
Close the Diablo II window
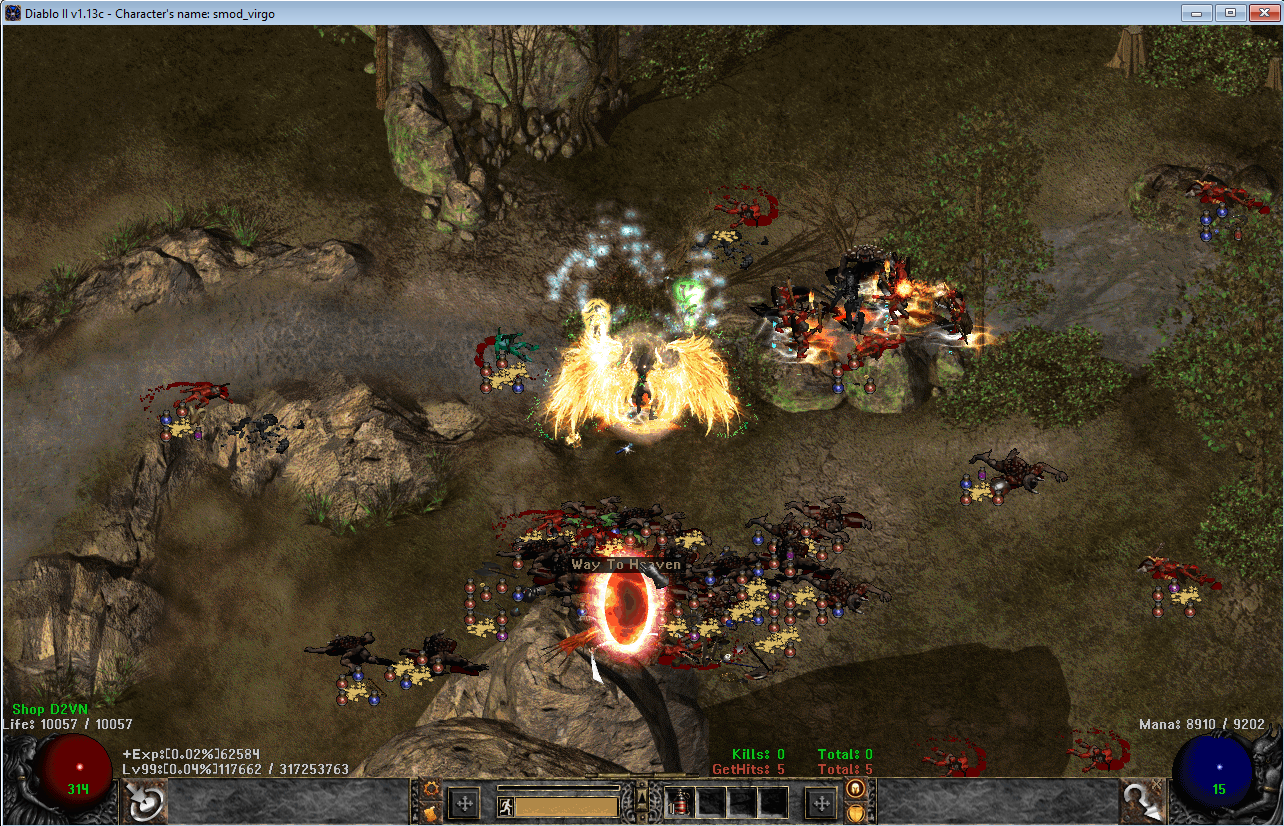tap(1261, 13)
